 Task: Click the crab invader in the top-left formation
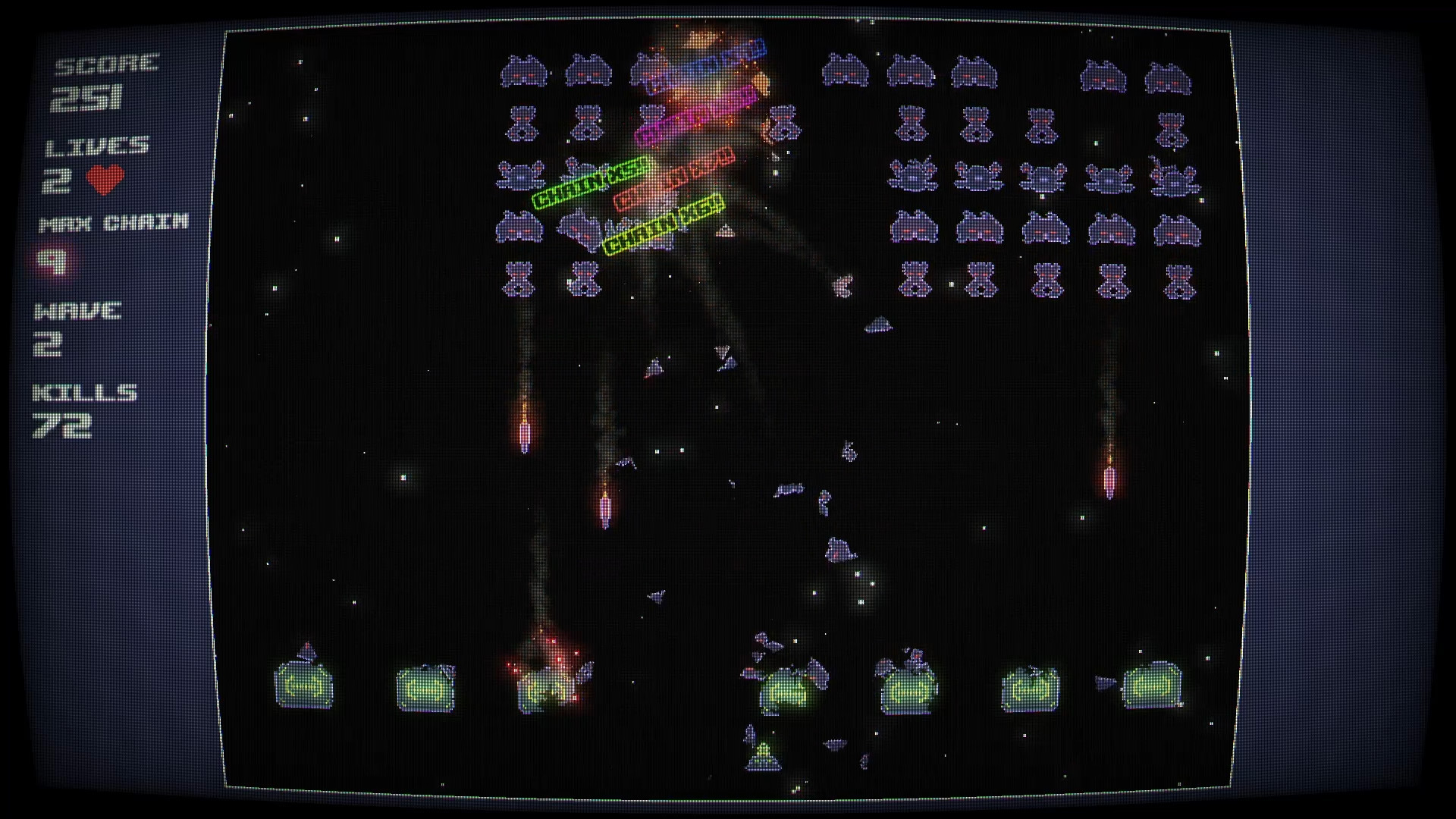(525, 70)
